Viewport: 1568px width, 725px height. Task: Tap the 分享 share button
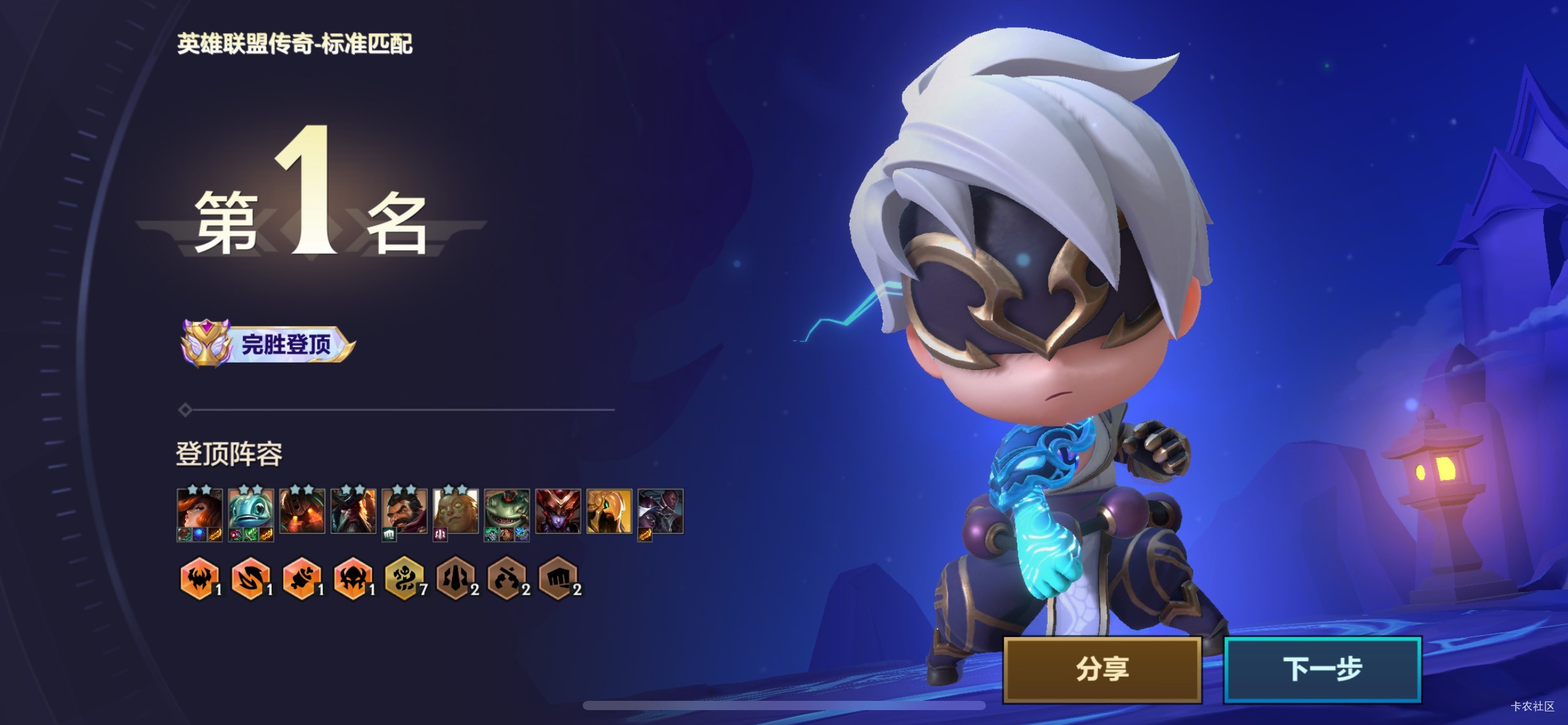[1102, 669]
